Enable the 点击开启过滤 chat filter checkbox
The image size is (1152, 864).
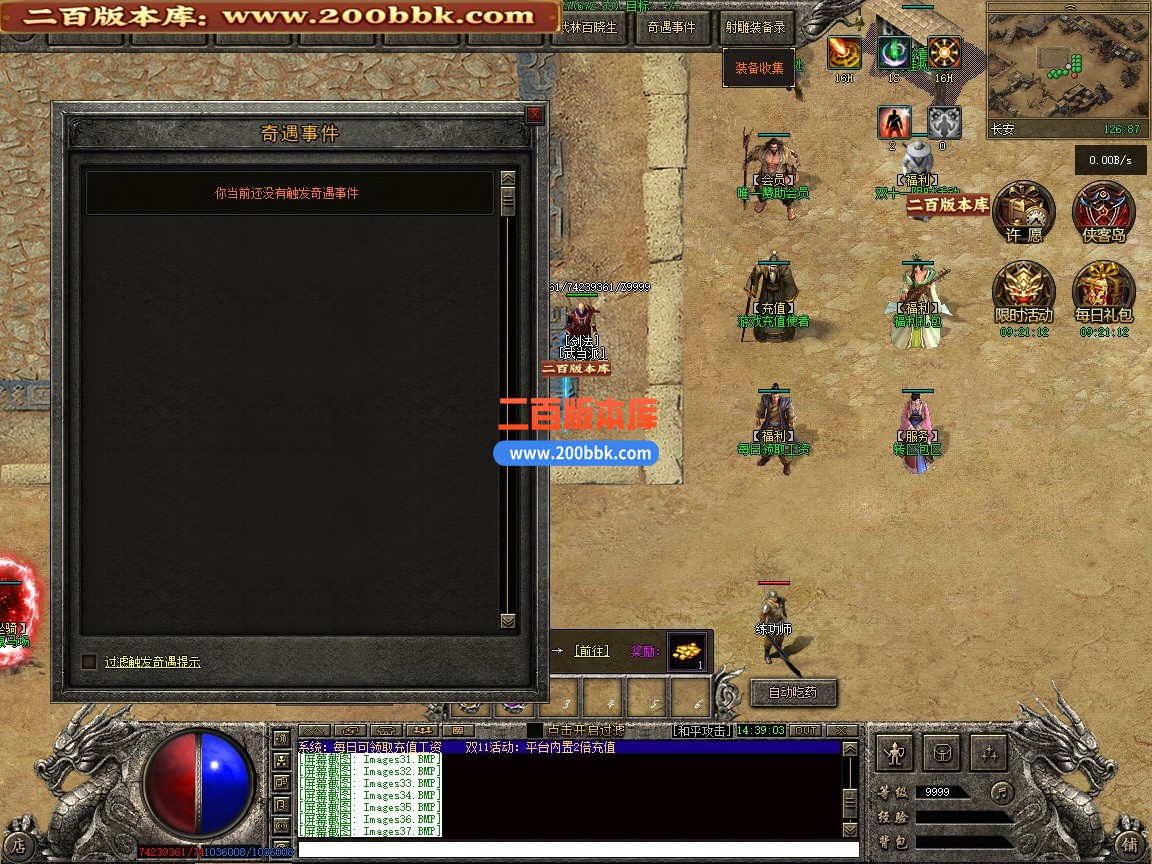coord(535,731)
